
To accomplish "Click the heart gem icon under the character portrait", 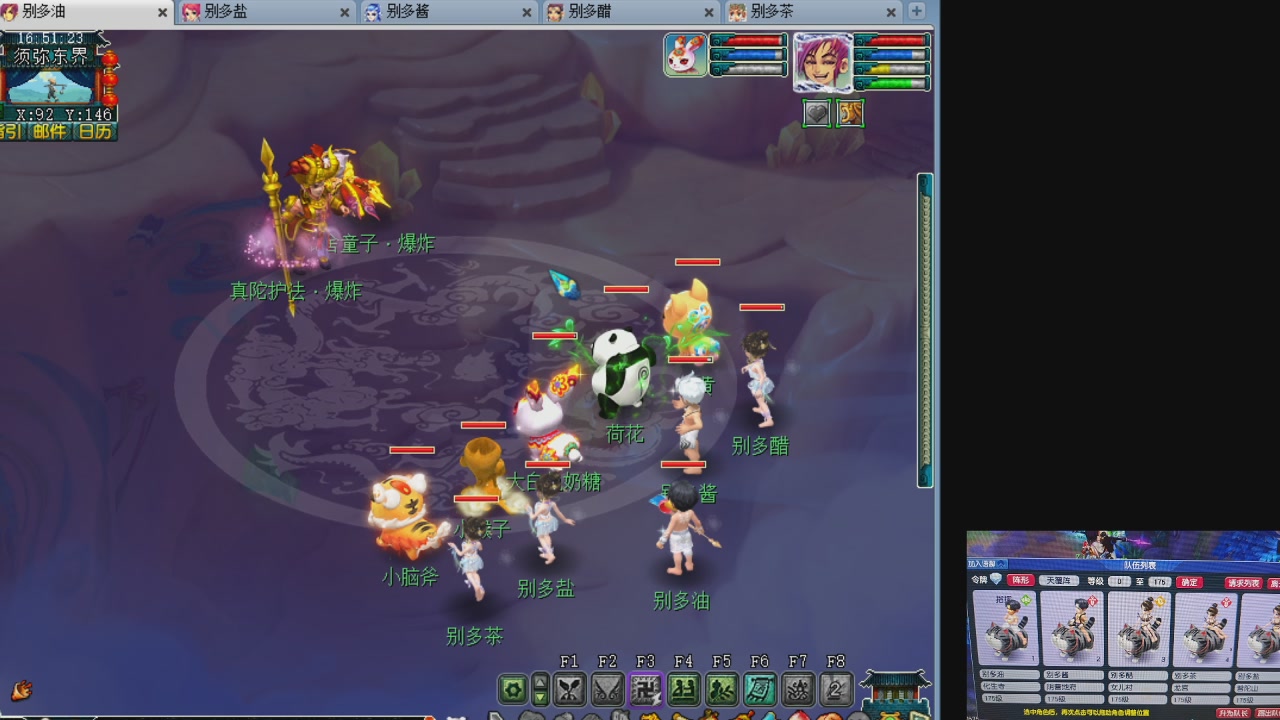I will tap(816, 113).
